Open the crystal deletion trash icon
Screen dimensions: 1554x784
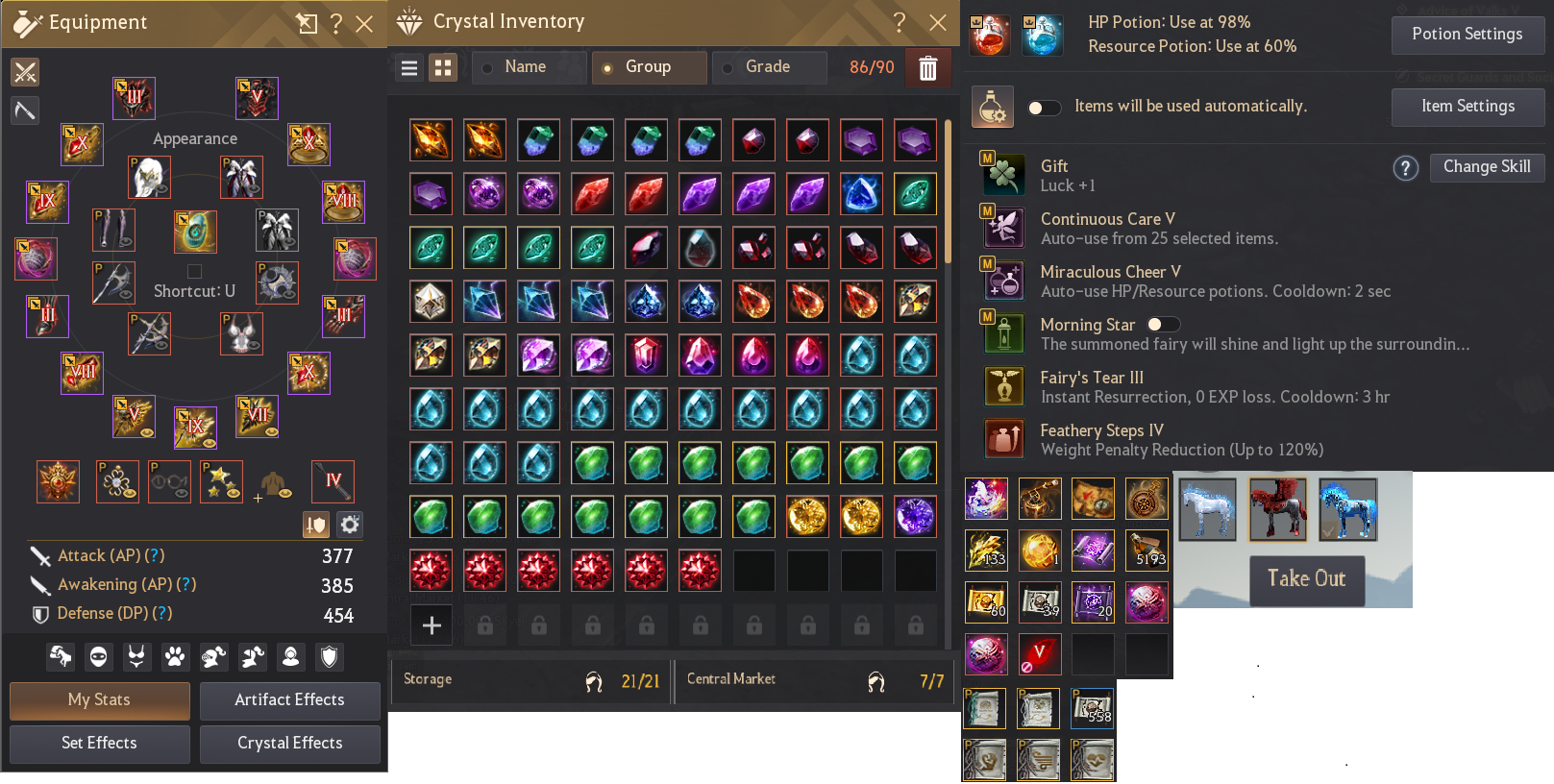coord(927,67)
